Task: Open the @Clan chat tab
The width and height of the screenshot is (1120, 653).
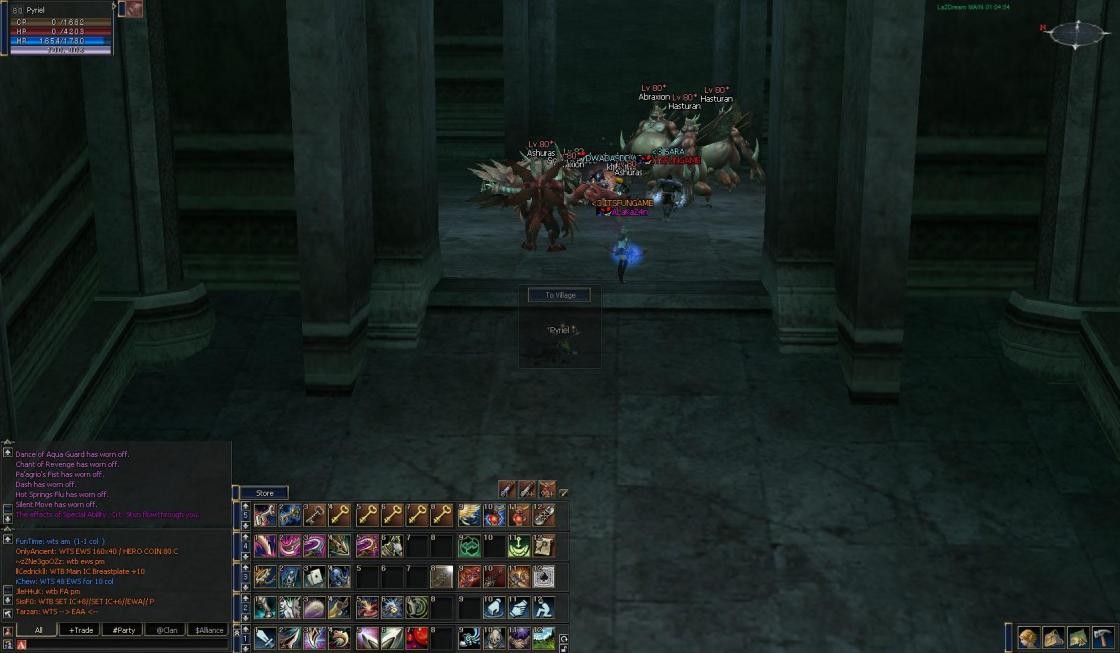Action: click(165, 630)
